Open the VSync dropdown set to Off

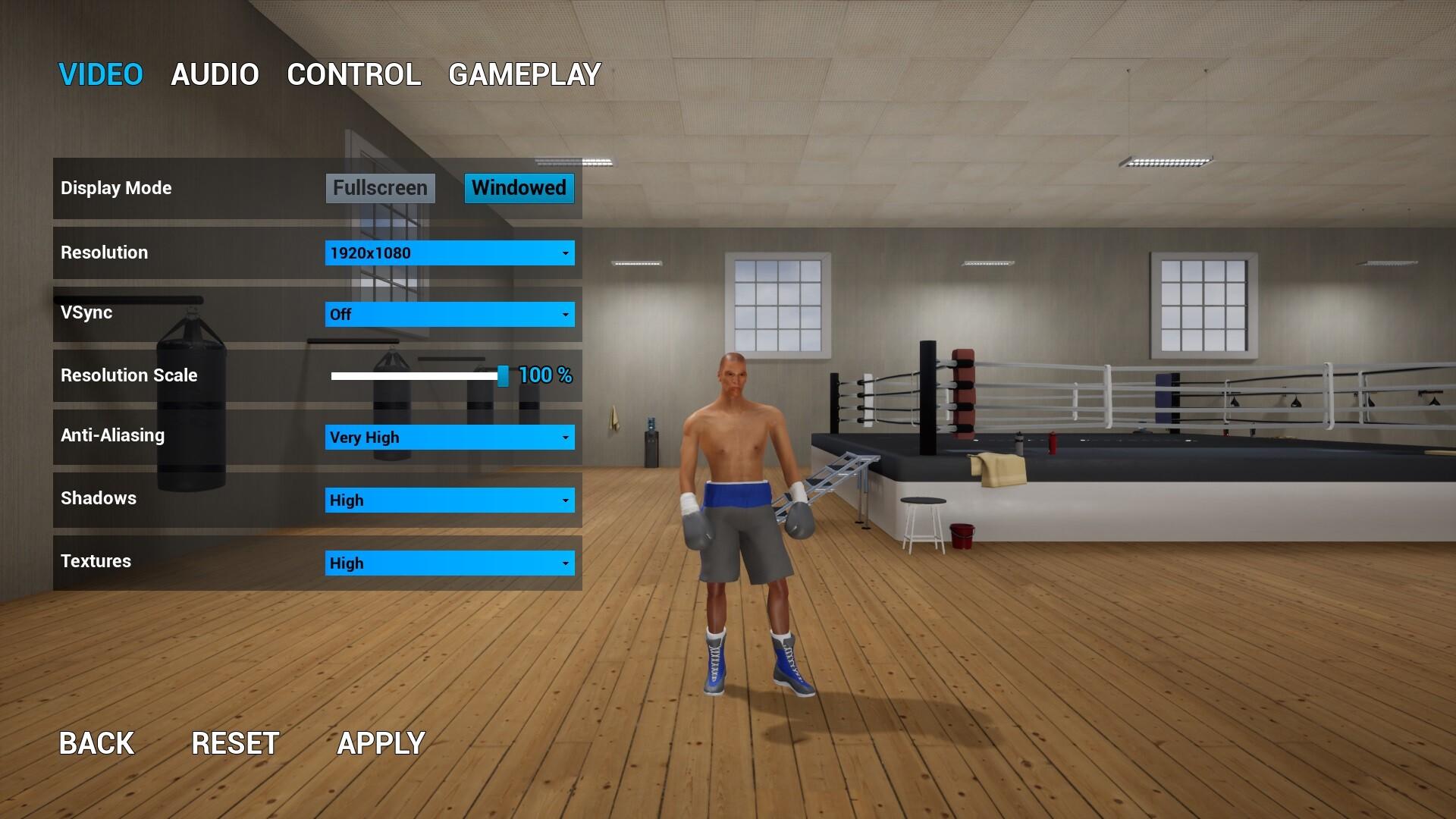440,314
